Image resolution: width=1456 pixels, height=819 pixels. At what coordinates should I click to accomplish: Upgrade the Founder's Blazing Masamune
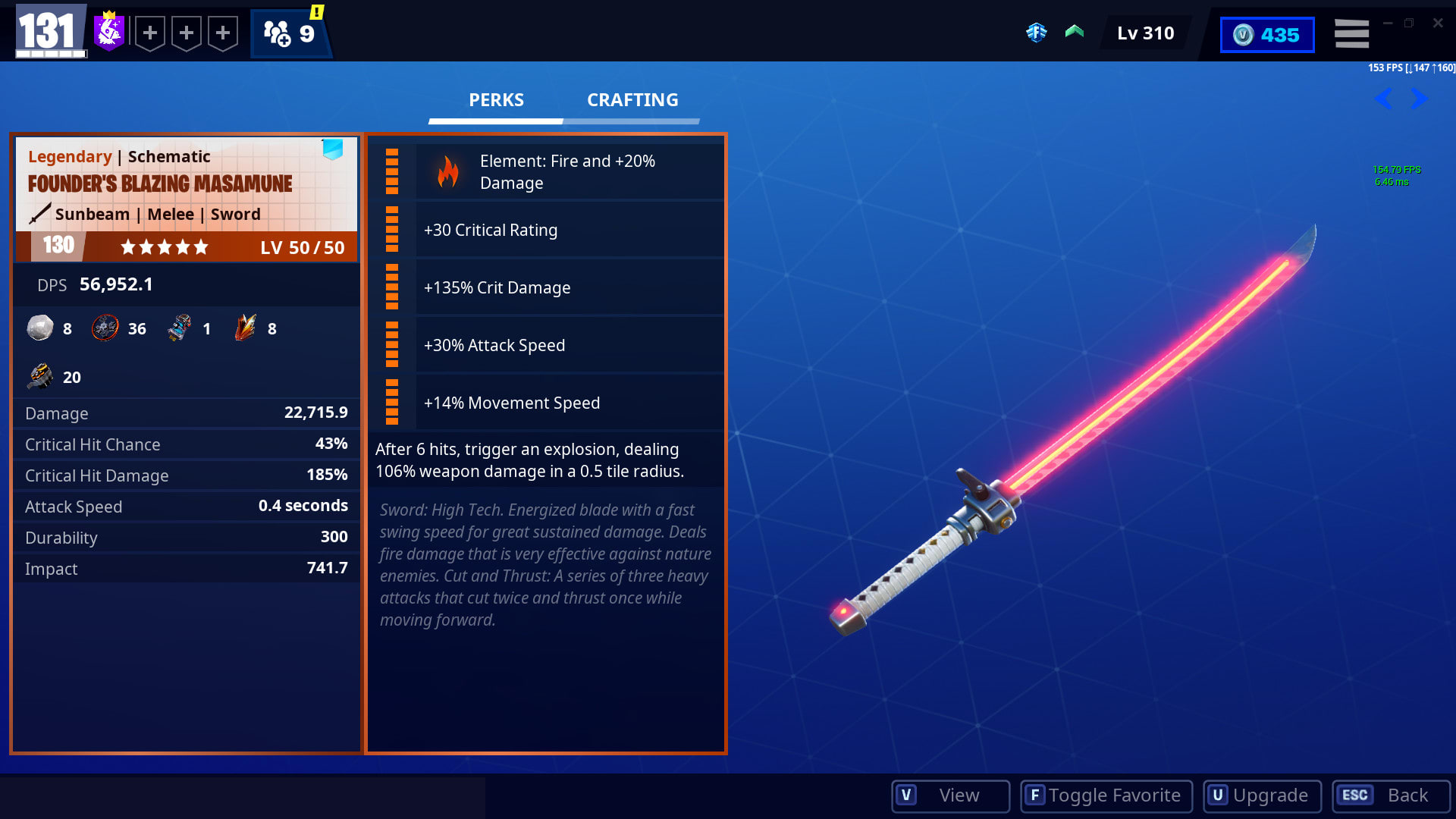[1262, 795]
